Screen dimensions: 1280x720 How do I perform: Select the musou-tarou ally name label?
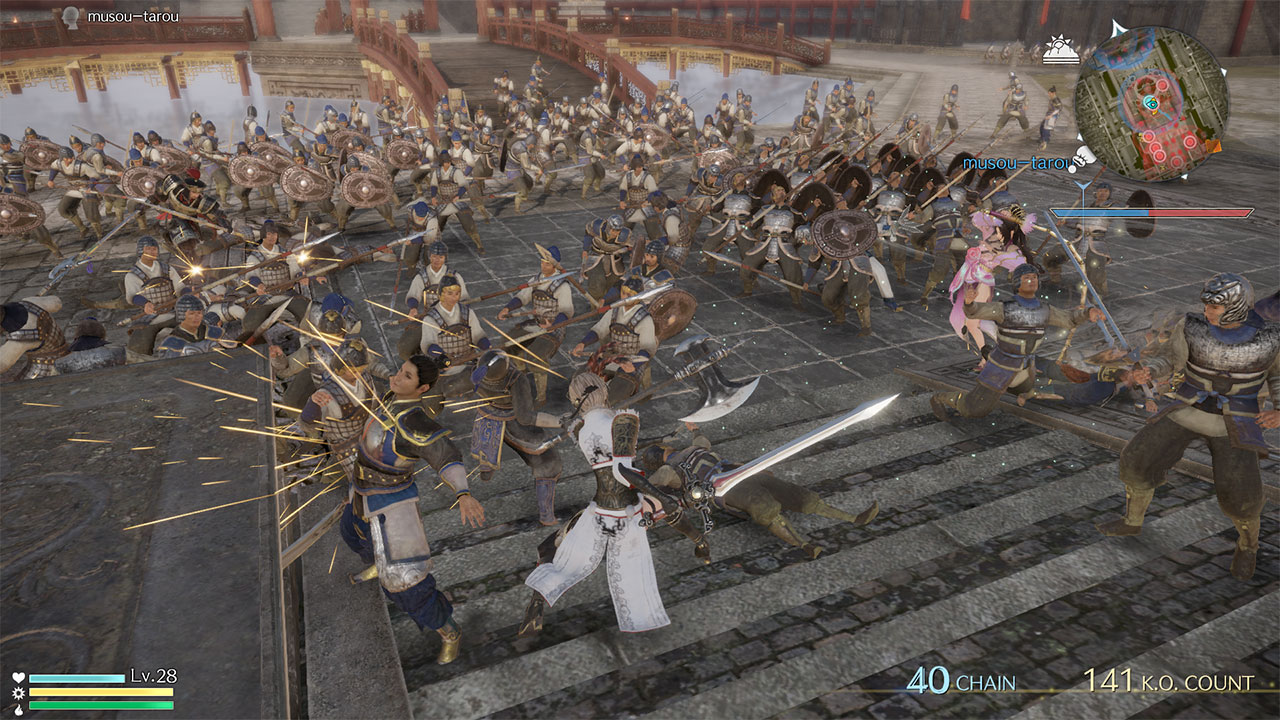point(1014,162)
